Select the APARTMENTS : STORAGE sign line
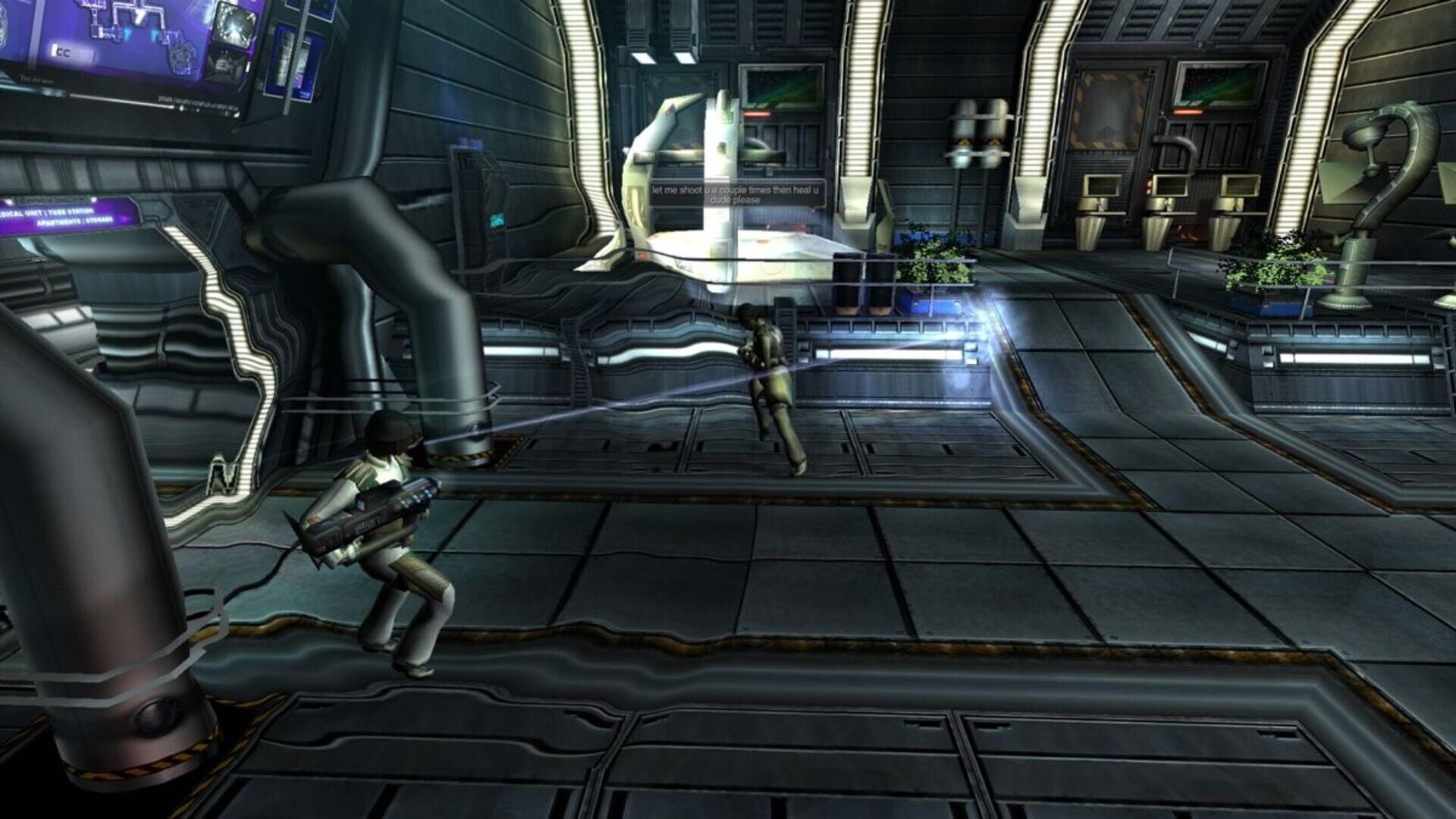Screen dimensions: 1456x819 (x=74, y=221)
